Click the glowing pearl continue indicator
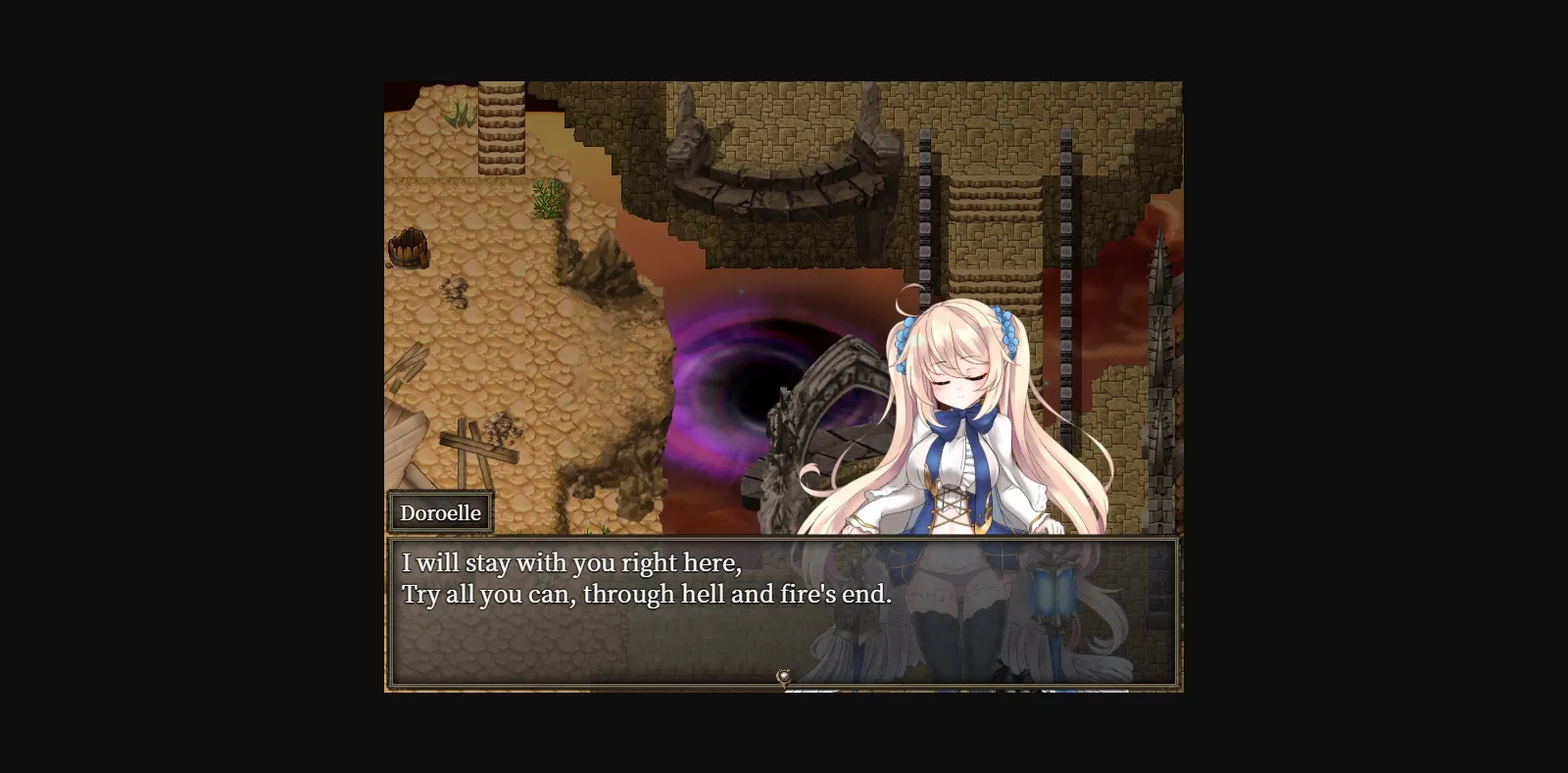 782,674
